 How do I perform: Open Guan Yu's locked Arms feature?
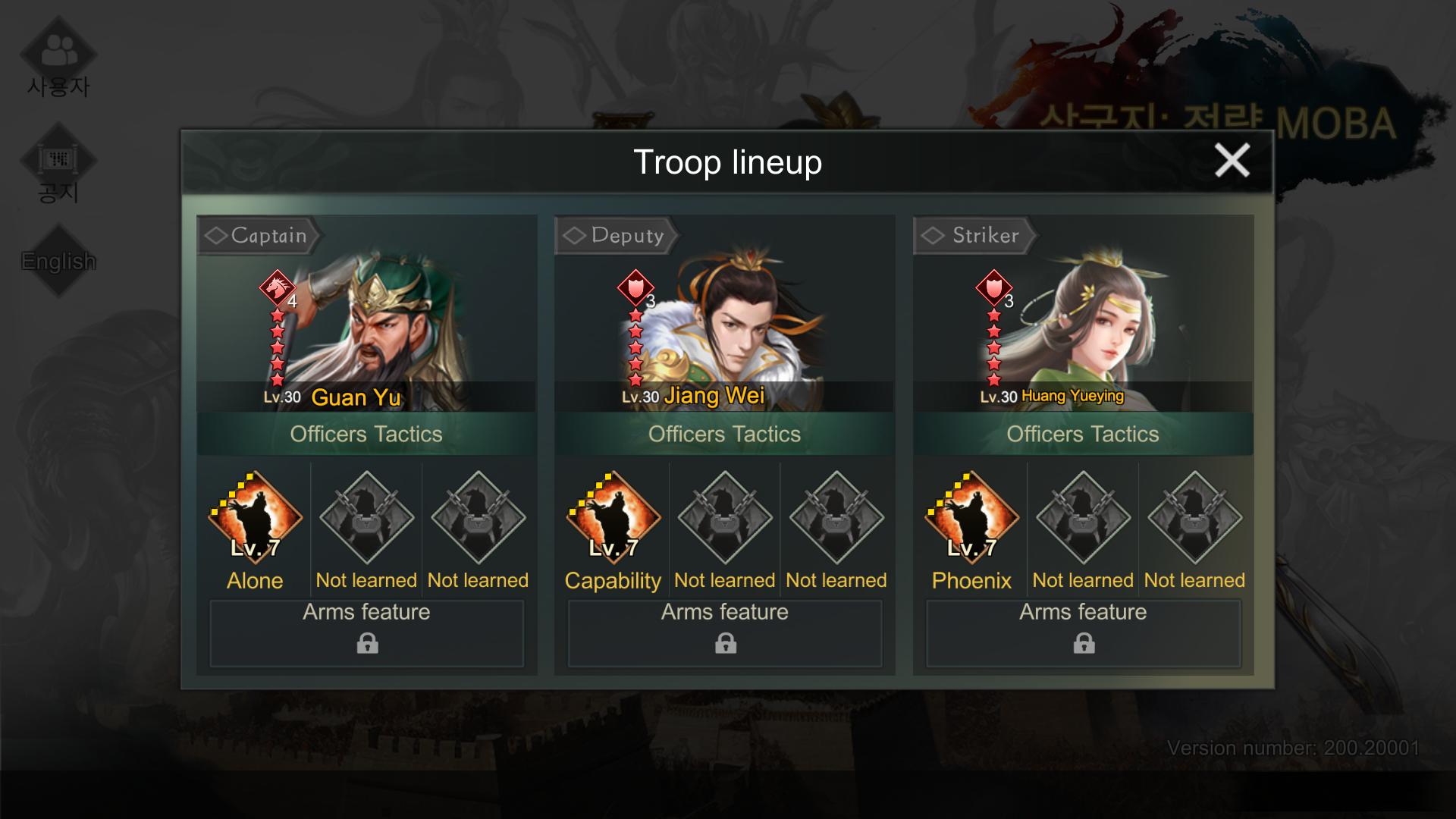click(367, 633)
